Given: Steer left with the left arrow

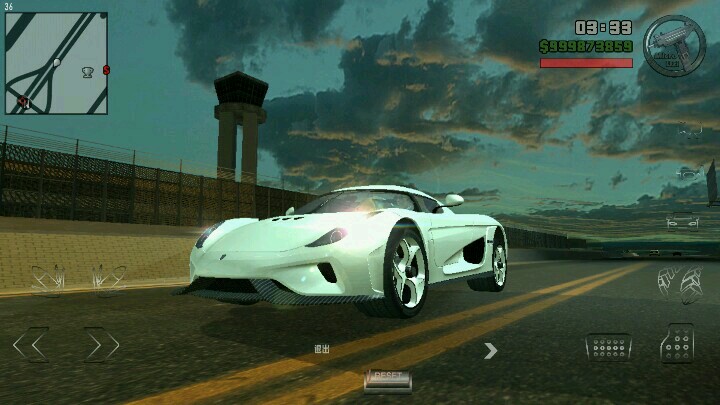Looking at the screenshot, I should click(30, 345).
